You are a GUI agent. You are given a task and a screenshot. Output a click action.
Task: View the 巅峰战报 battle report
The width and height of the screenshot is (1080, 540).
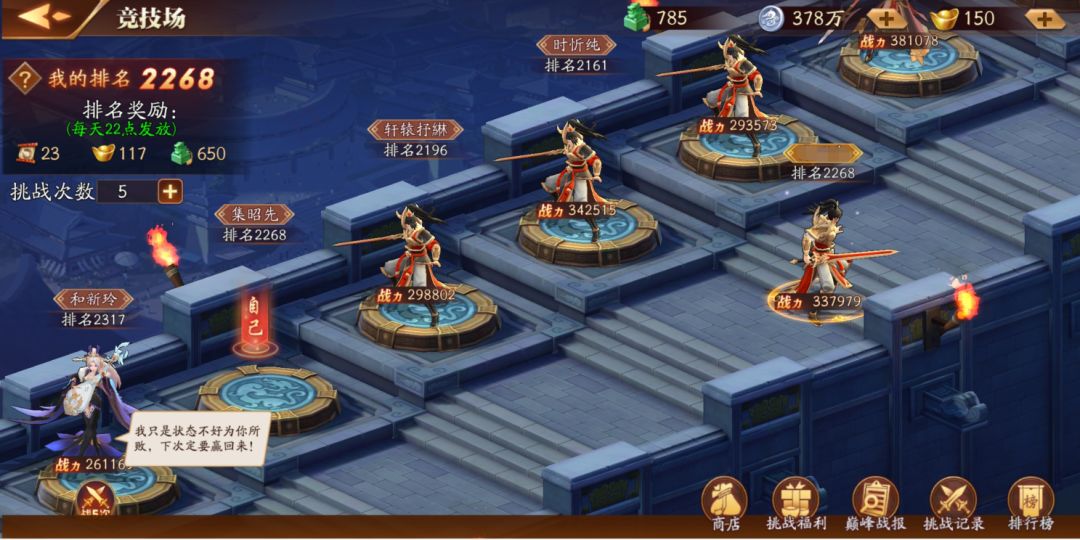coord(875,503)
